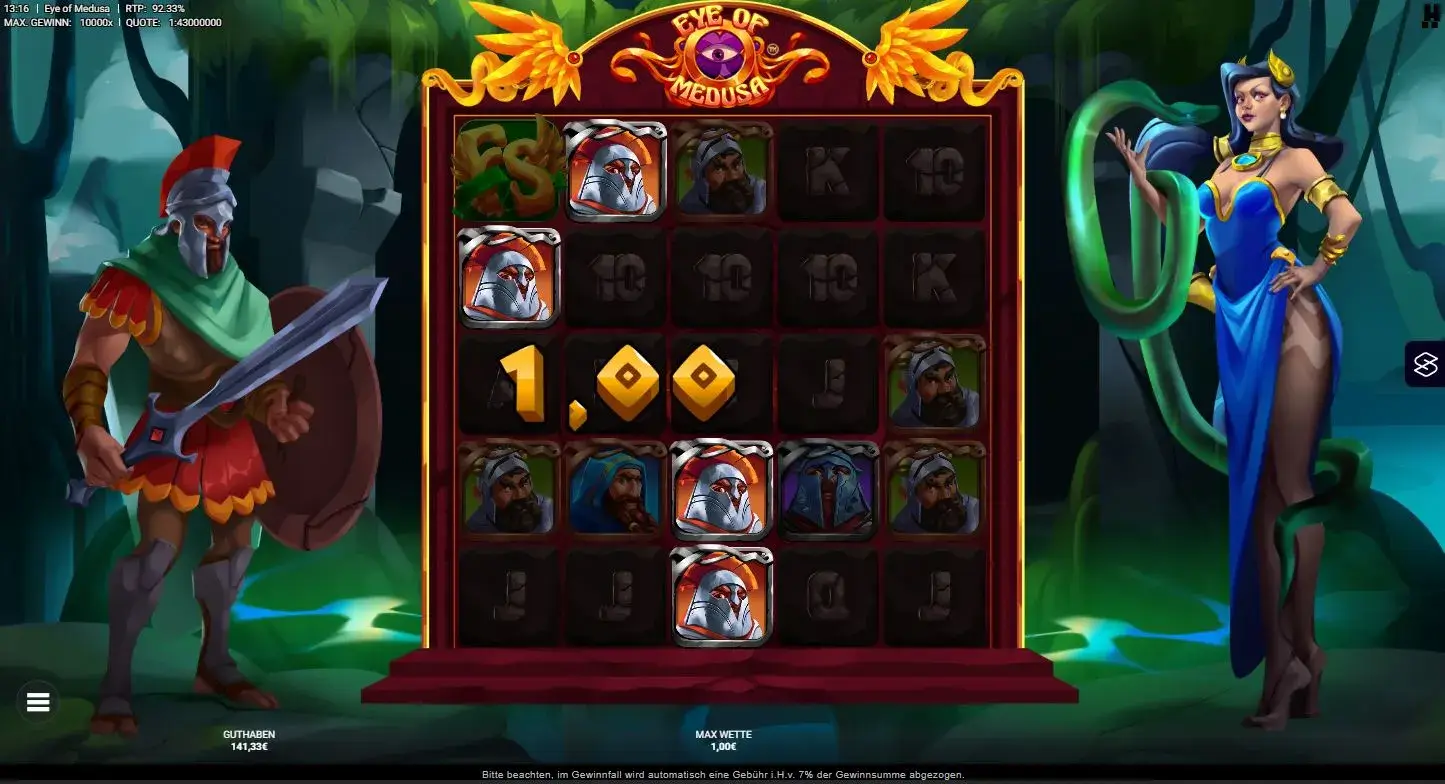This screenshot has width=1445, height=784.
Task: Click the GUTHABEN balance display
Action: [250, 738]
